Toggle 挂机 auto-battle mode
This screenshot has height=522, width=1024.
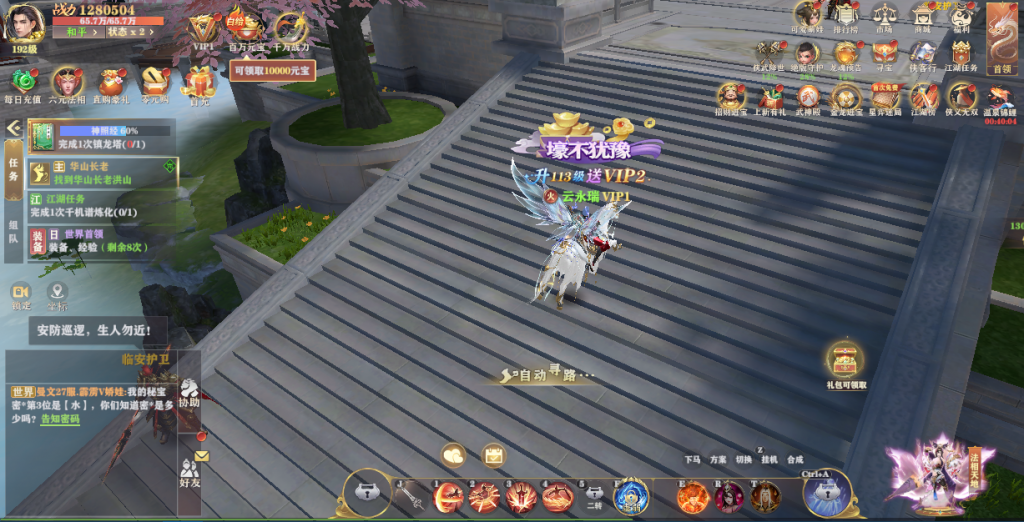click(x=769, y=460)
